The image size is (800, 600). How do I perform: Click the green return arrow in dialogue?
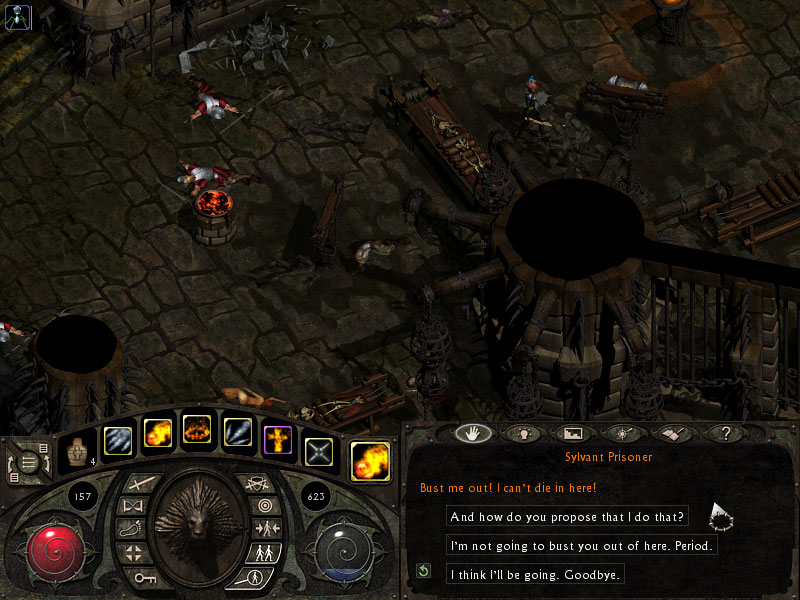424,571
